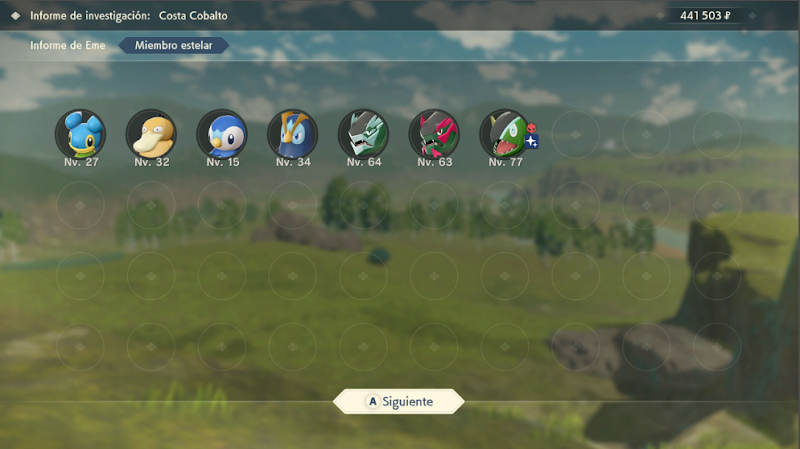Screen dimensions: 800x449
Task: Choose the Psyduck at Nv. 32
Action: [151, 133]
